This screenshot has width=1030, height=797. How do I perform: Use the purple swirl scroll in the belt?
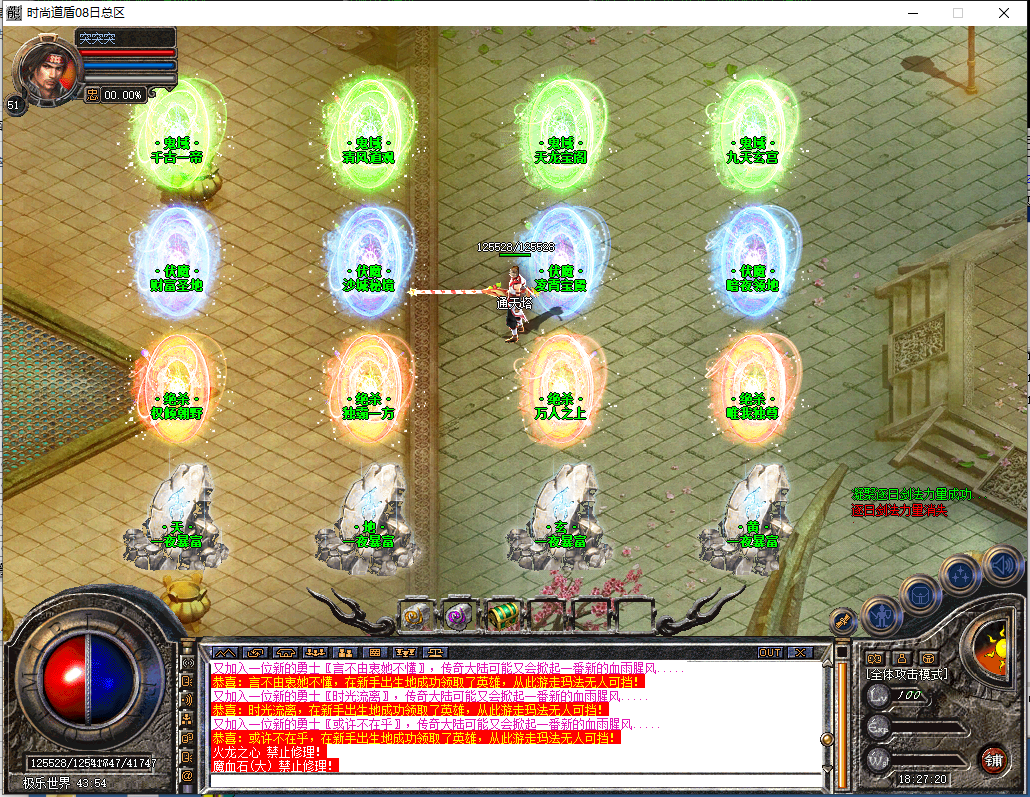click(458, 615)
